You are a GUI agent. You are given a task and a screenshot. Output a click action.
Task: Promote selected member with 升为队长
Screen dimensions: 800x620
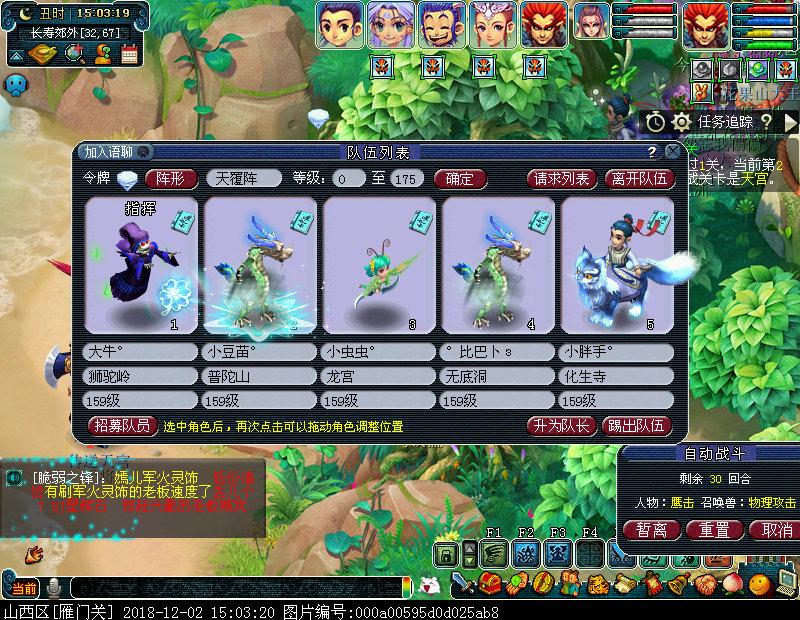(561, 426)
